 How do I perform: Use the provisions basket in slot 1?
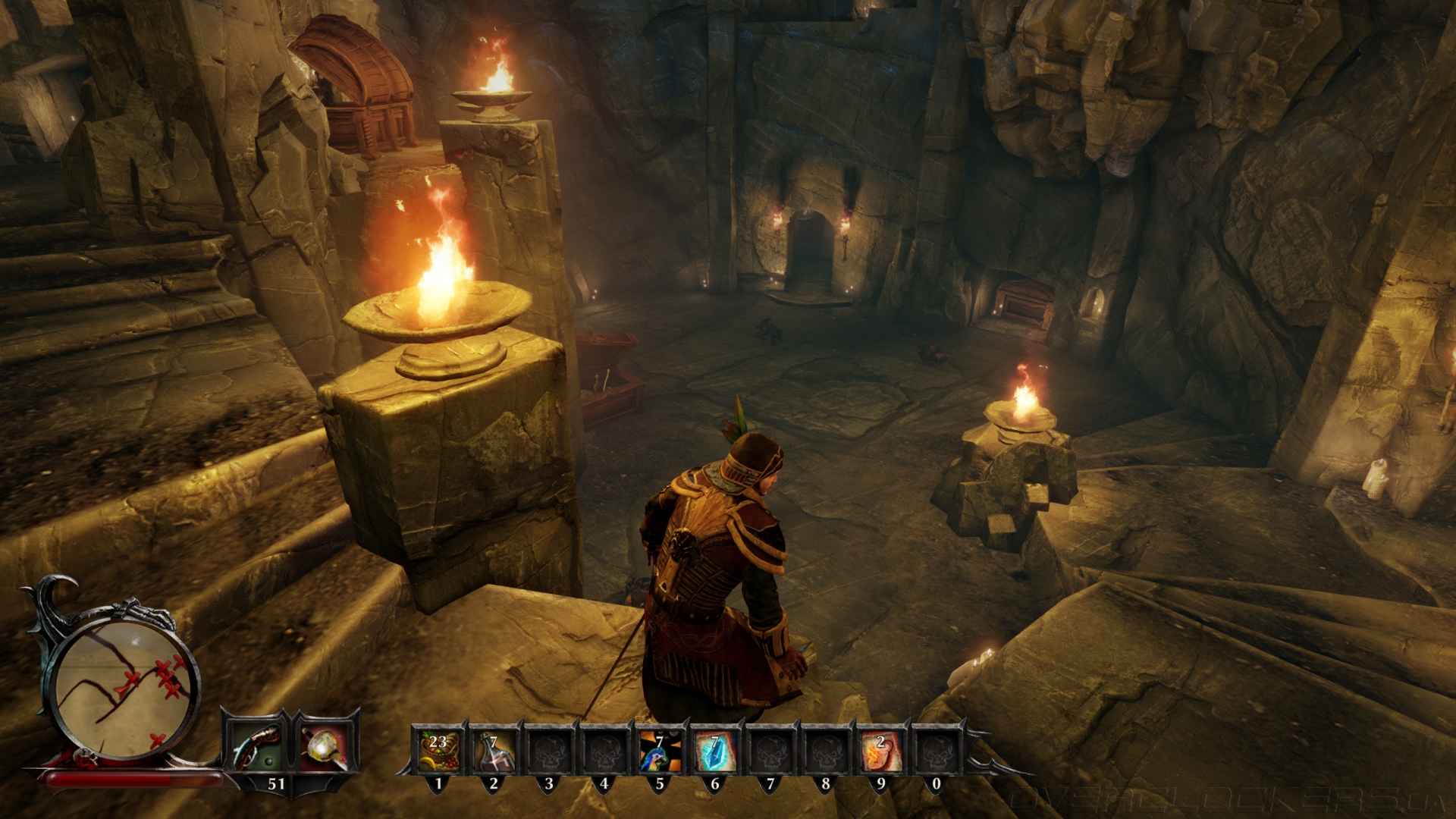(x=438, y=750)
